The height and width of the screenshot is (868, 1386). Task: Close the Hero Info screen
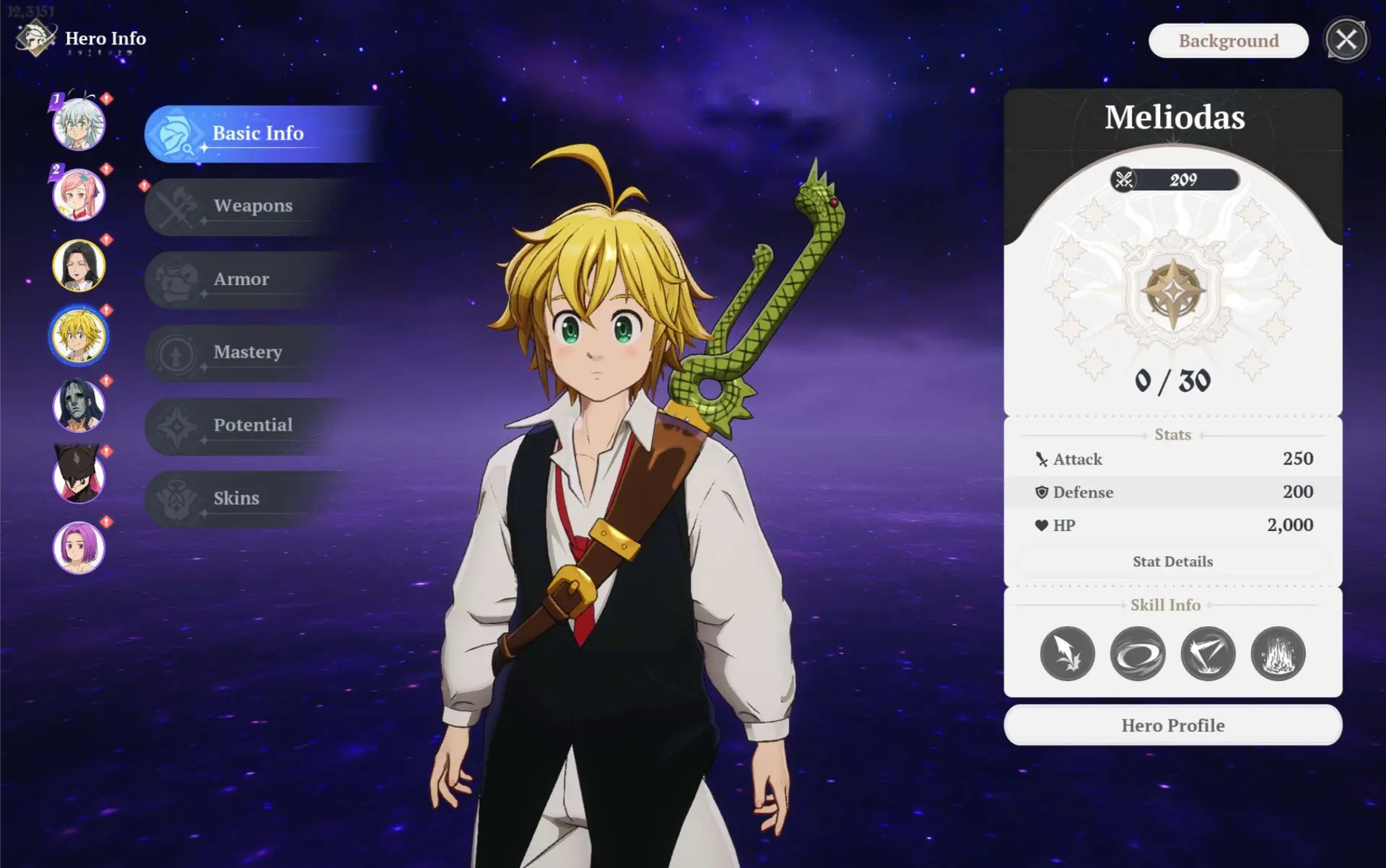1346,40
